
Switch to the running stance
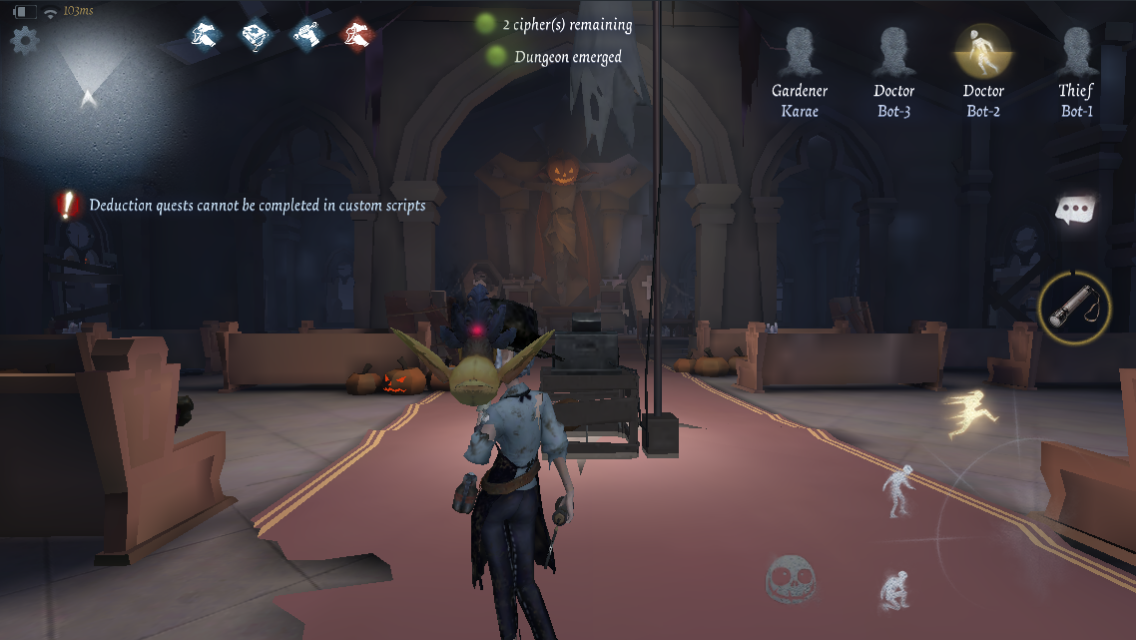966,414
